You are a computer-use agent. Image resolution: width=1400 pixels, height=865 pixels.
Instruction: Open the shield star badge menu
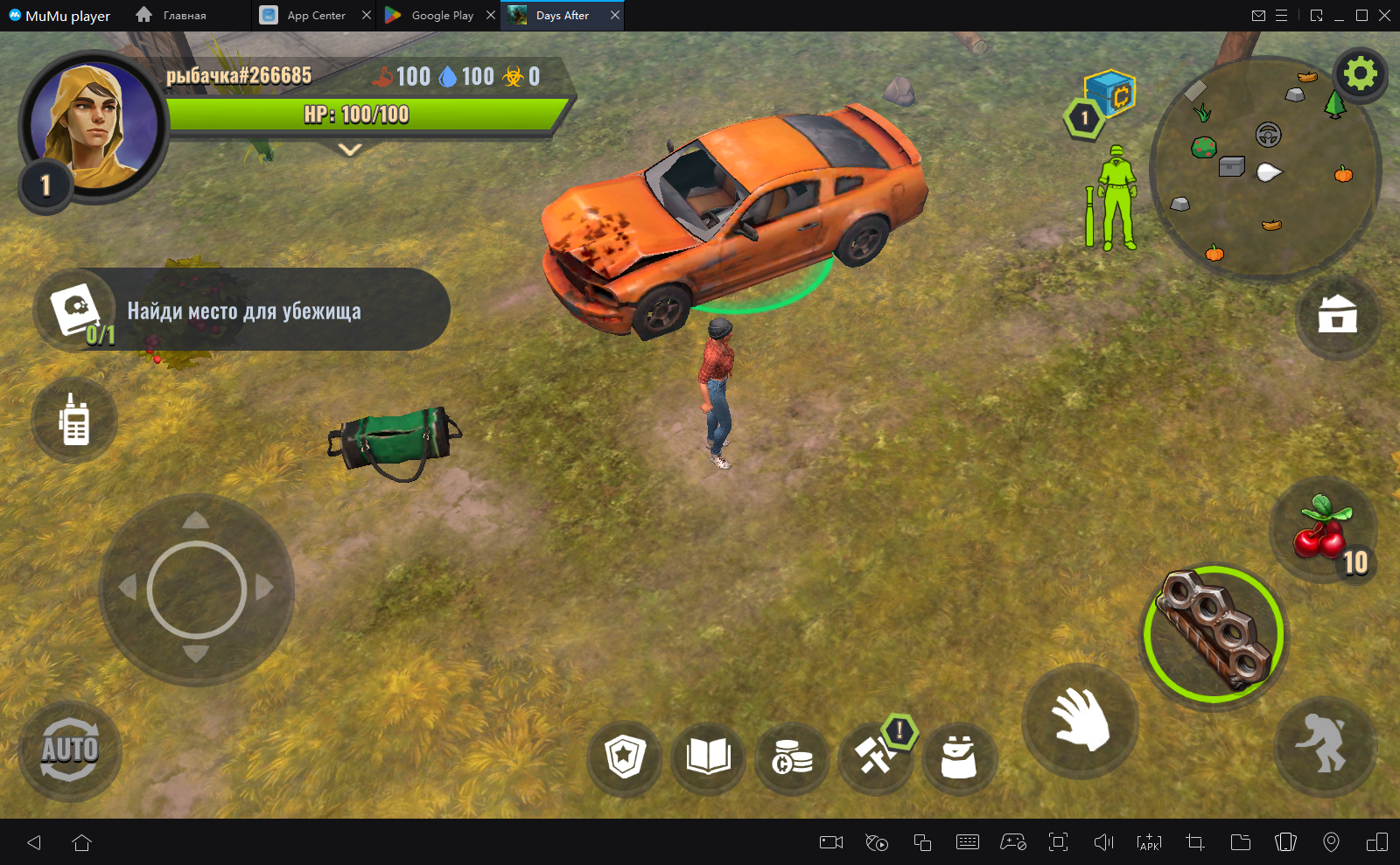(x=625, y=757)
